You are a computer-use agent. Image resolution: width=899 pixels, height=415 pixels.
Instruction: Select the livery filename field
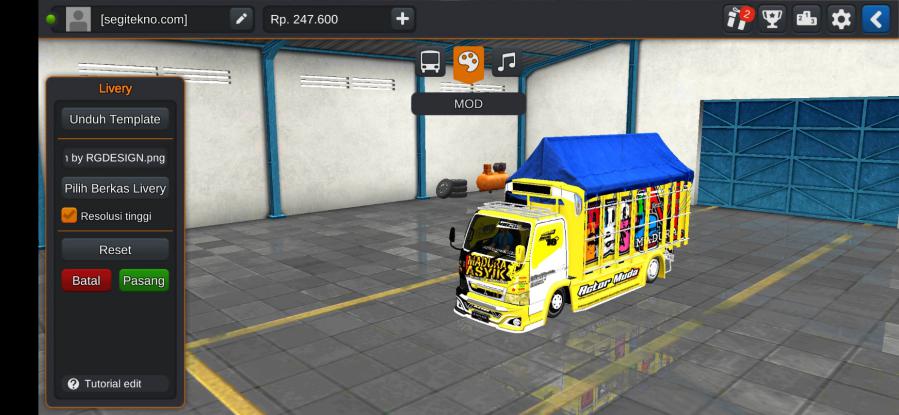115,157
